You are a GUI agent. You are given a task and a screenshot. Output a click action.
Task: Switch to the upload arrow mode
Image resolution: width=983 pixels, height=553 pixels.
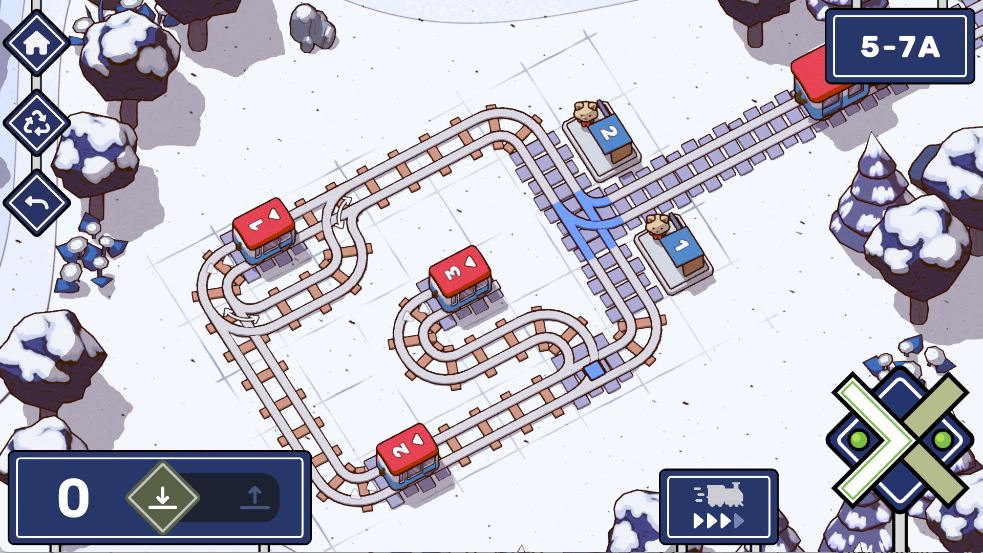(253, 497)
